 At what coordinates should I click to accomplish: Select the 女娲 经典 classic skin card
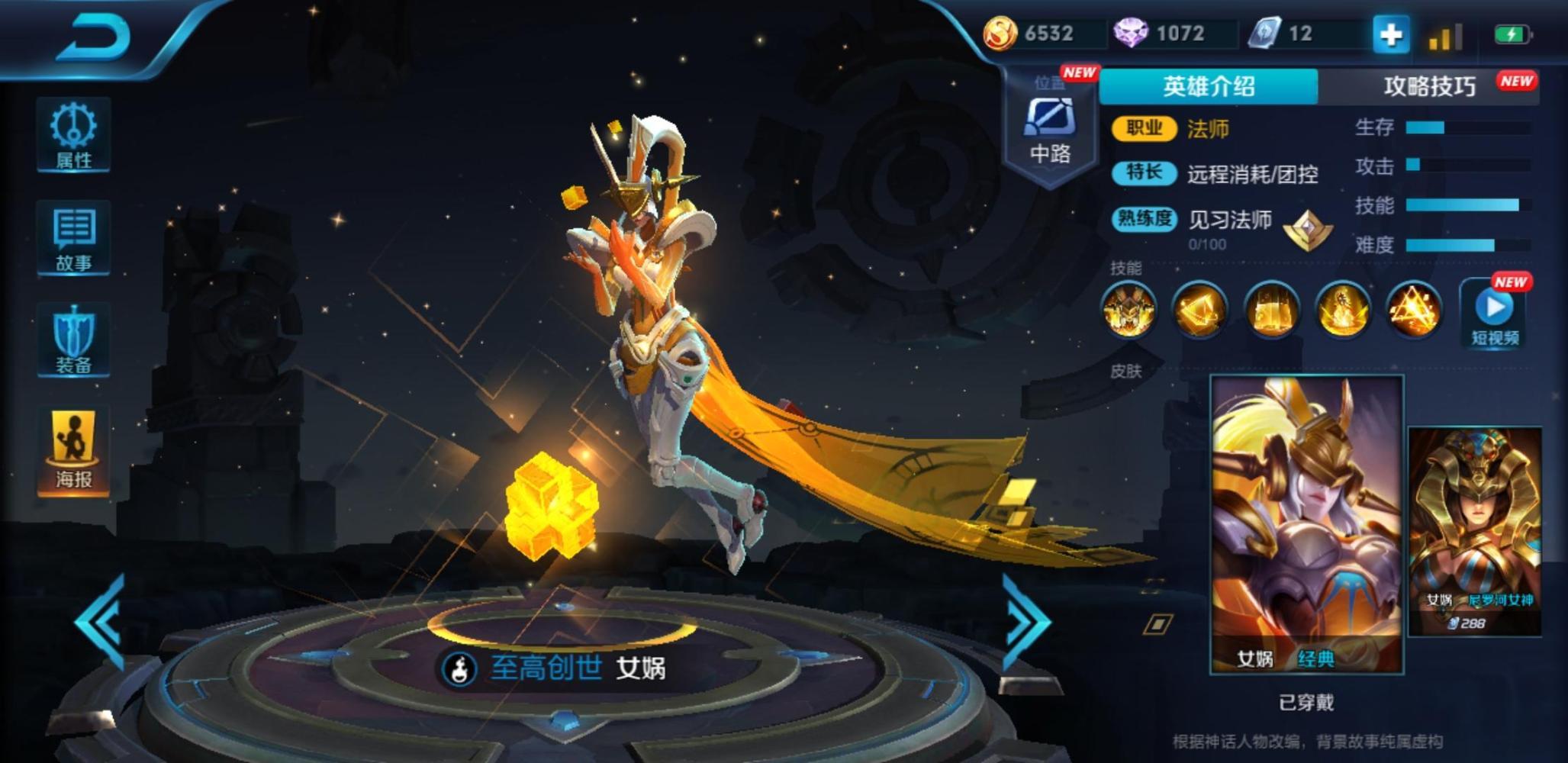[x=1306, y=524]
